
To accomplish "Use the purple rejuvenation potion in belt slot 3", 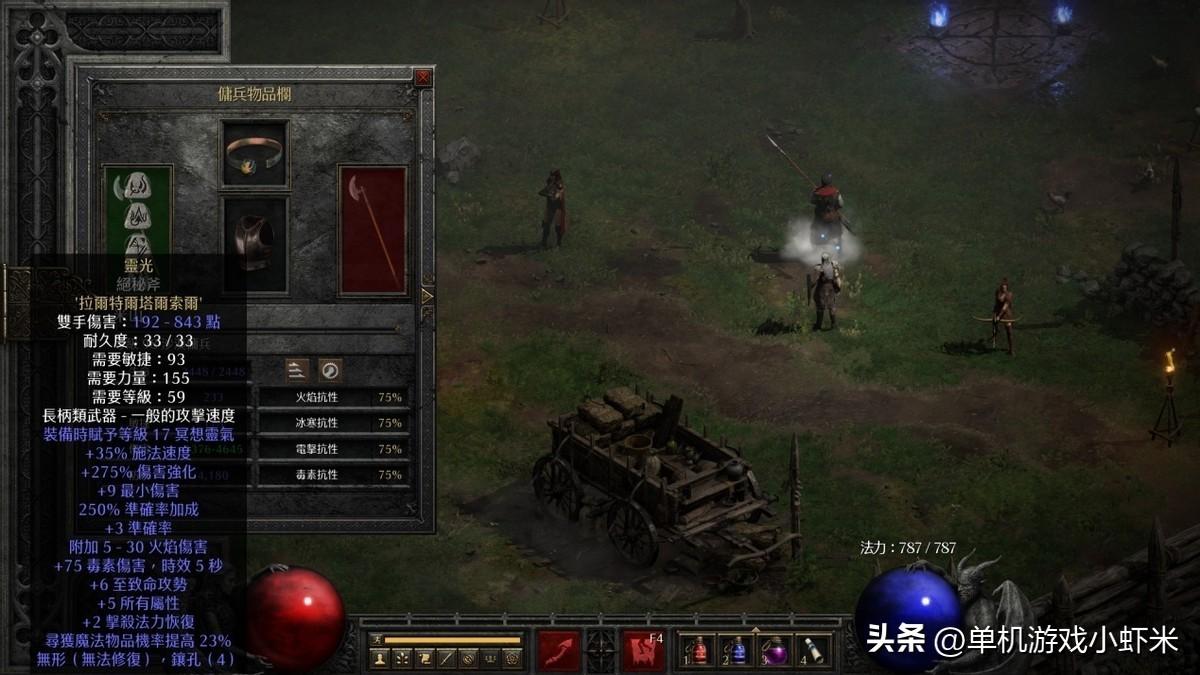I will [x=775, y=651].
